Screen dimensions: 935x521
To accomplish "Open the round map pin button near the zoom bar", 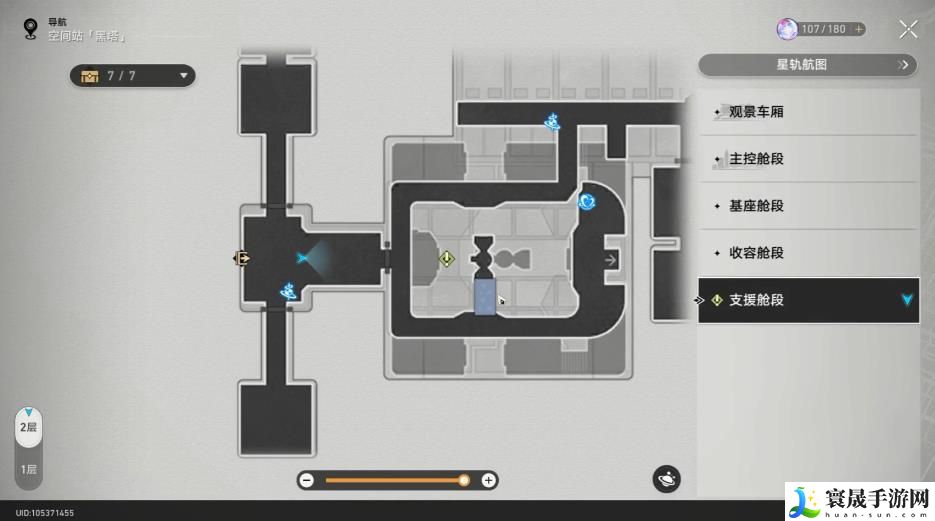I will (x=667, y=479).
